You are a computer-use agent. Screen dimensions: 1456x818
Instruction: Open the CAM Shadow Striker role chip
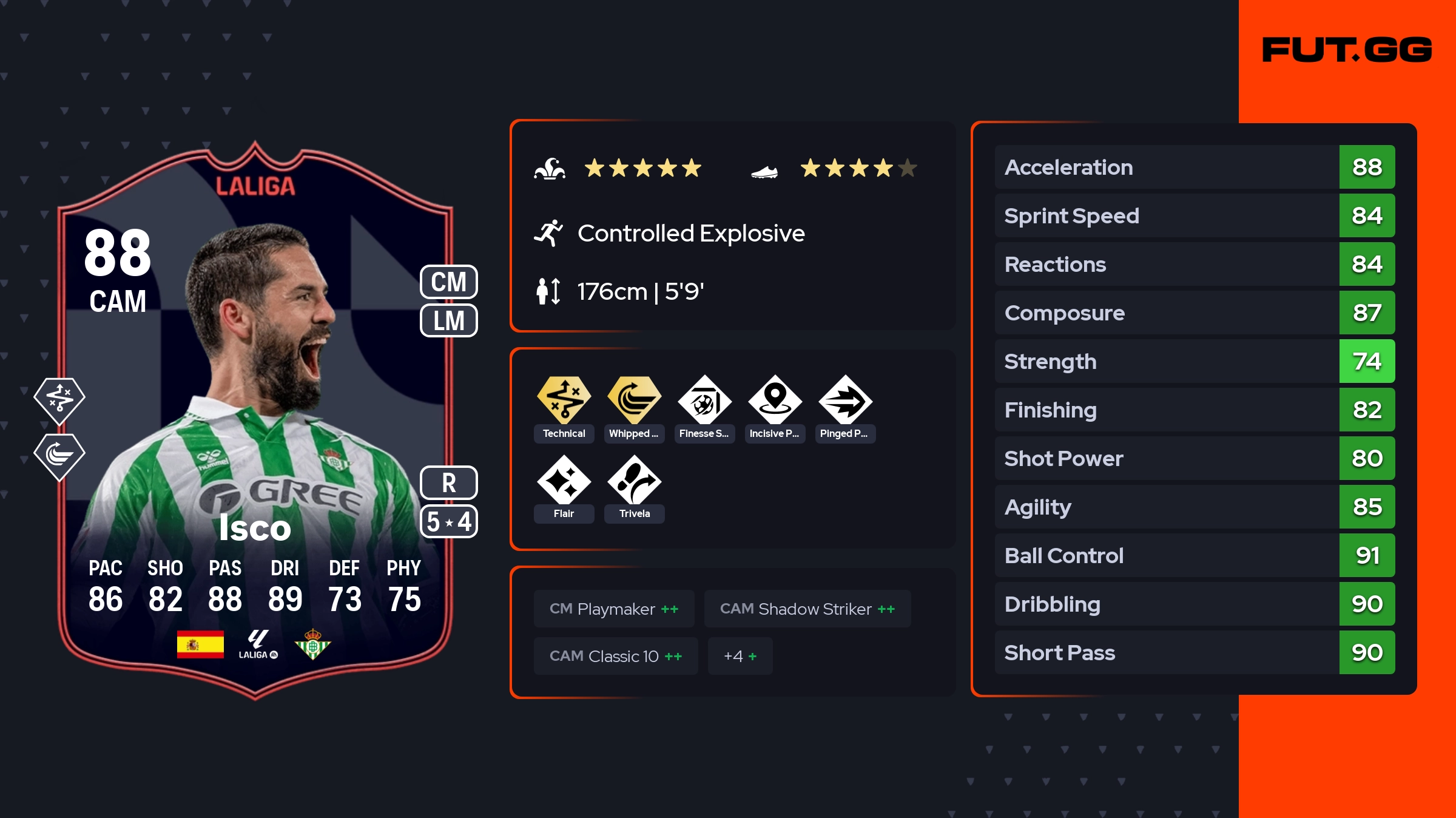pos(807,609)
